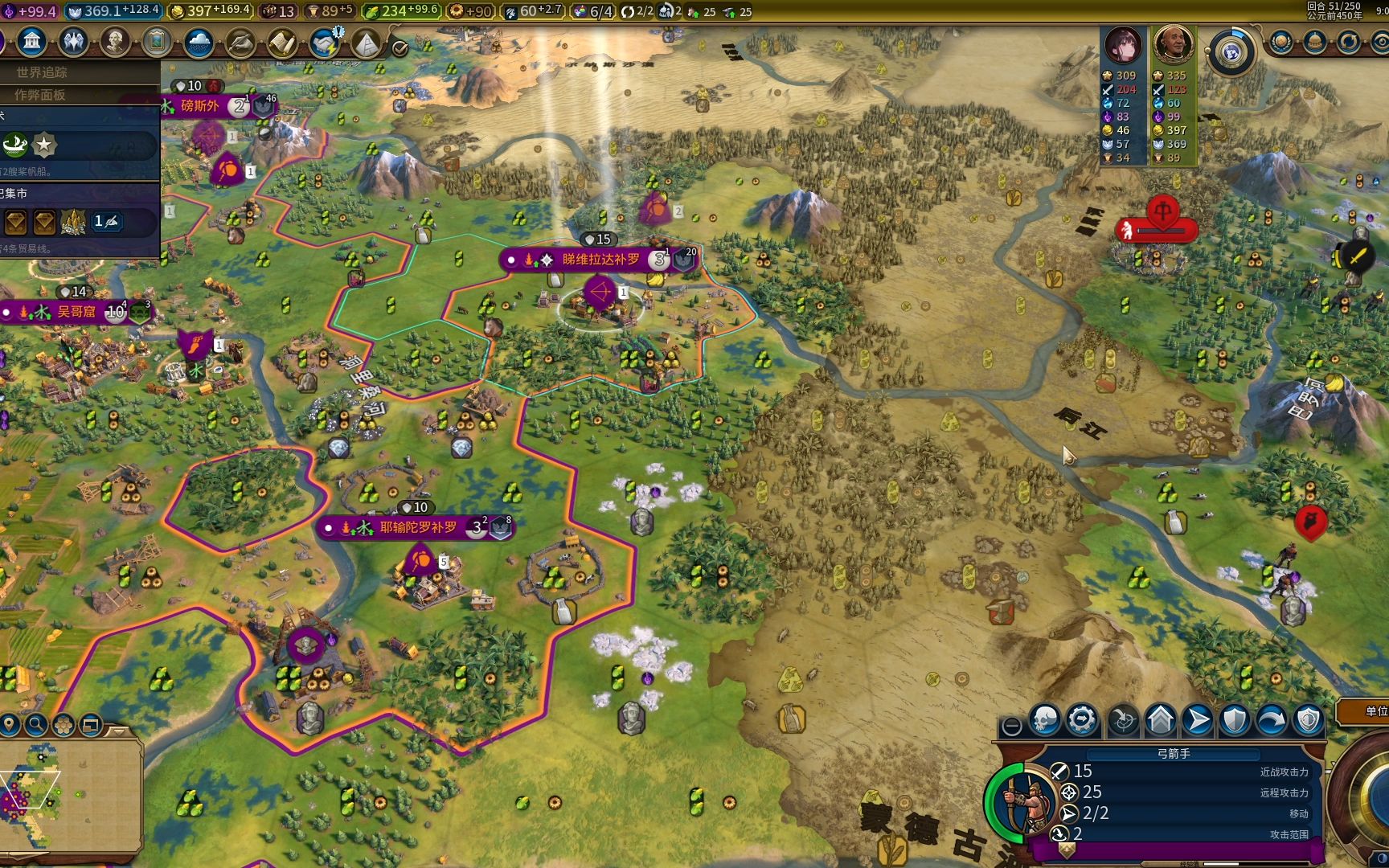Select the 睇维拉达补罗 city banner

pos(600,260)
